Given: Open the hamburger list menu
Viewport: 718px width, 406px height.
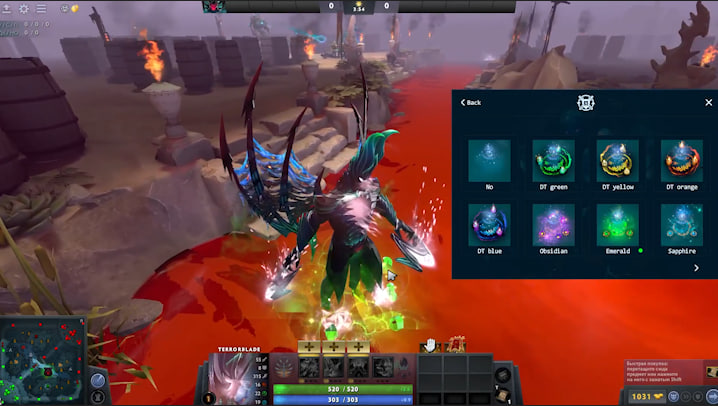Looking at the screenshot, I should point(41,8).
